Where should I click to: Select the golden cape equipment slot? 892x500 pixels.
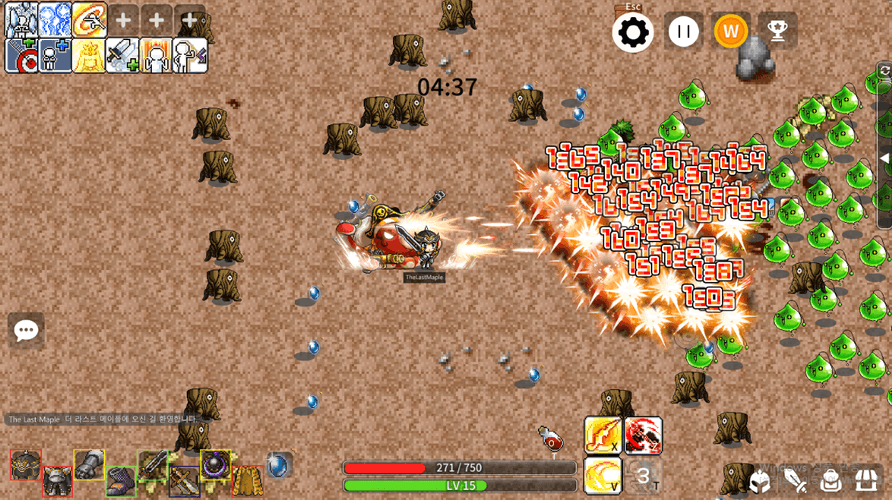coord(248,480)
